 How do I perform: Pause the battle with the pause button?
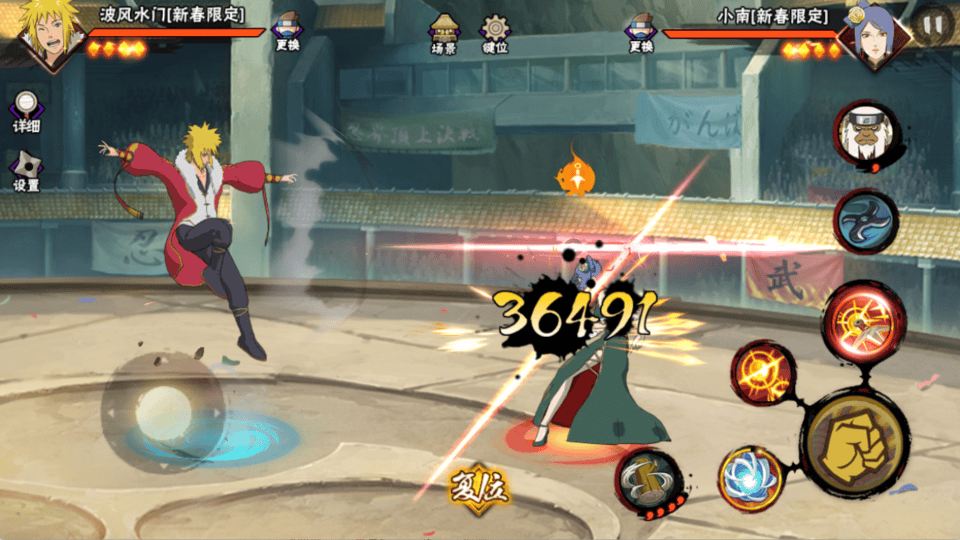click(x=932, y=22)
